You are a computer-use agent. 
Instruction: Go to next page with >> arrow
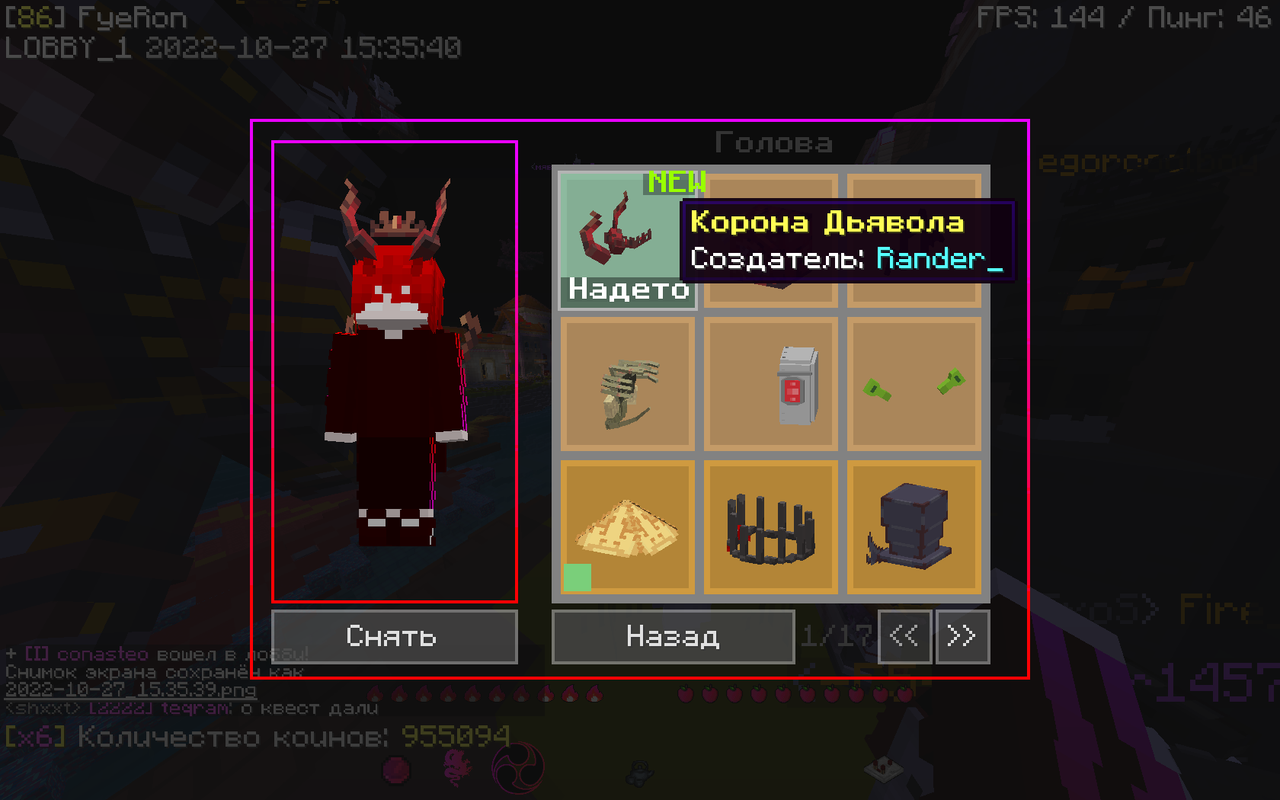[x=961, y=637]
